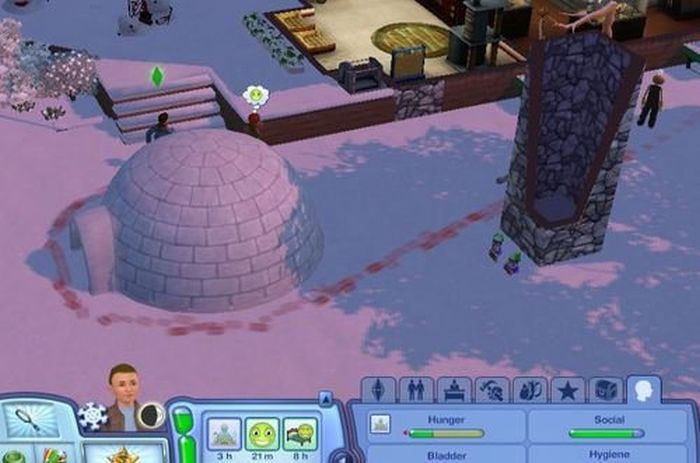Switch to the Relationships tab

(416, 389)
